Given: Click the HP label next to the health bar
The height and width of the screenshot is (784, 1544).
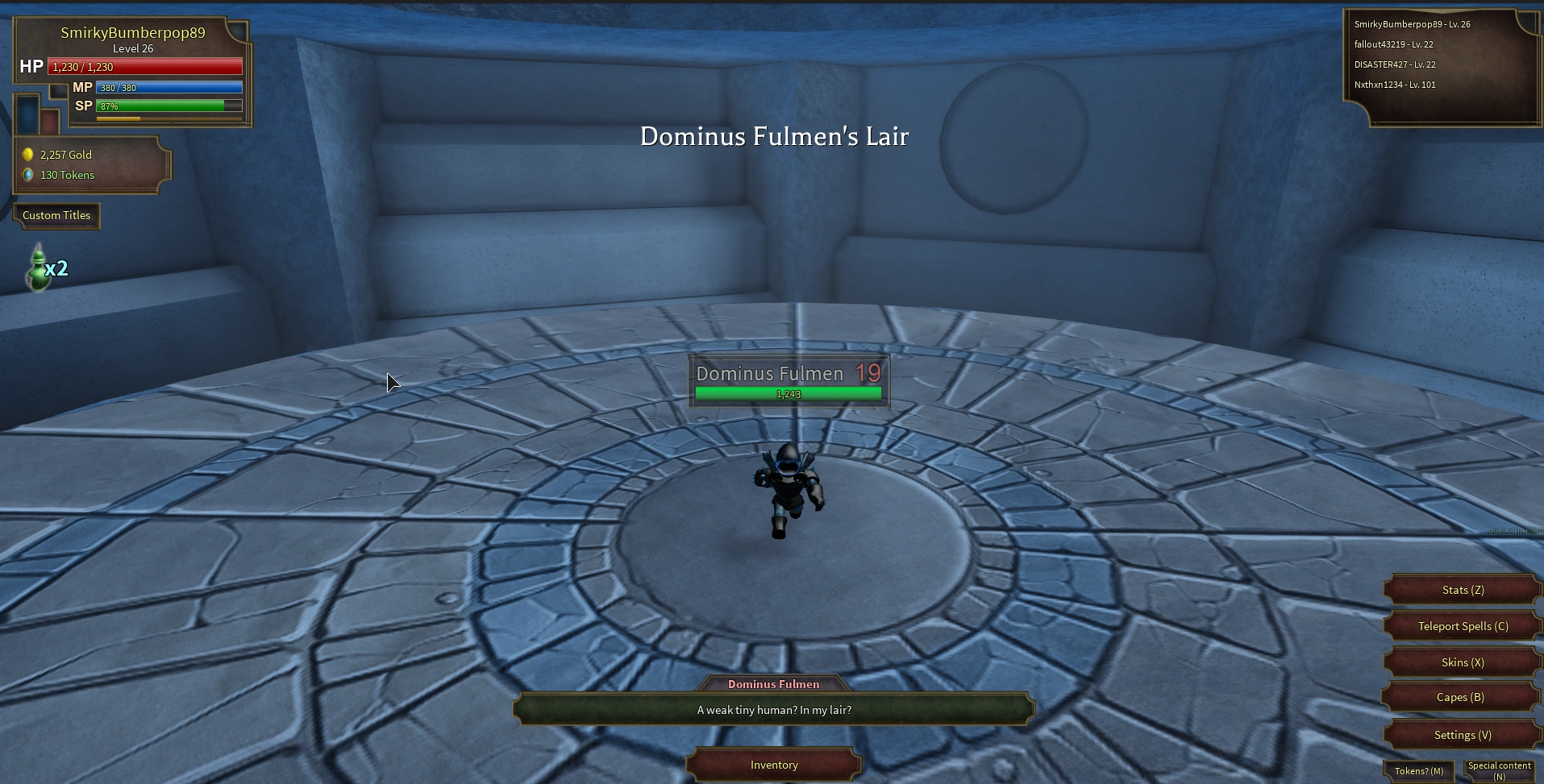Looking at the screenshot, I should click(x=31, y=66).
